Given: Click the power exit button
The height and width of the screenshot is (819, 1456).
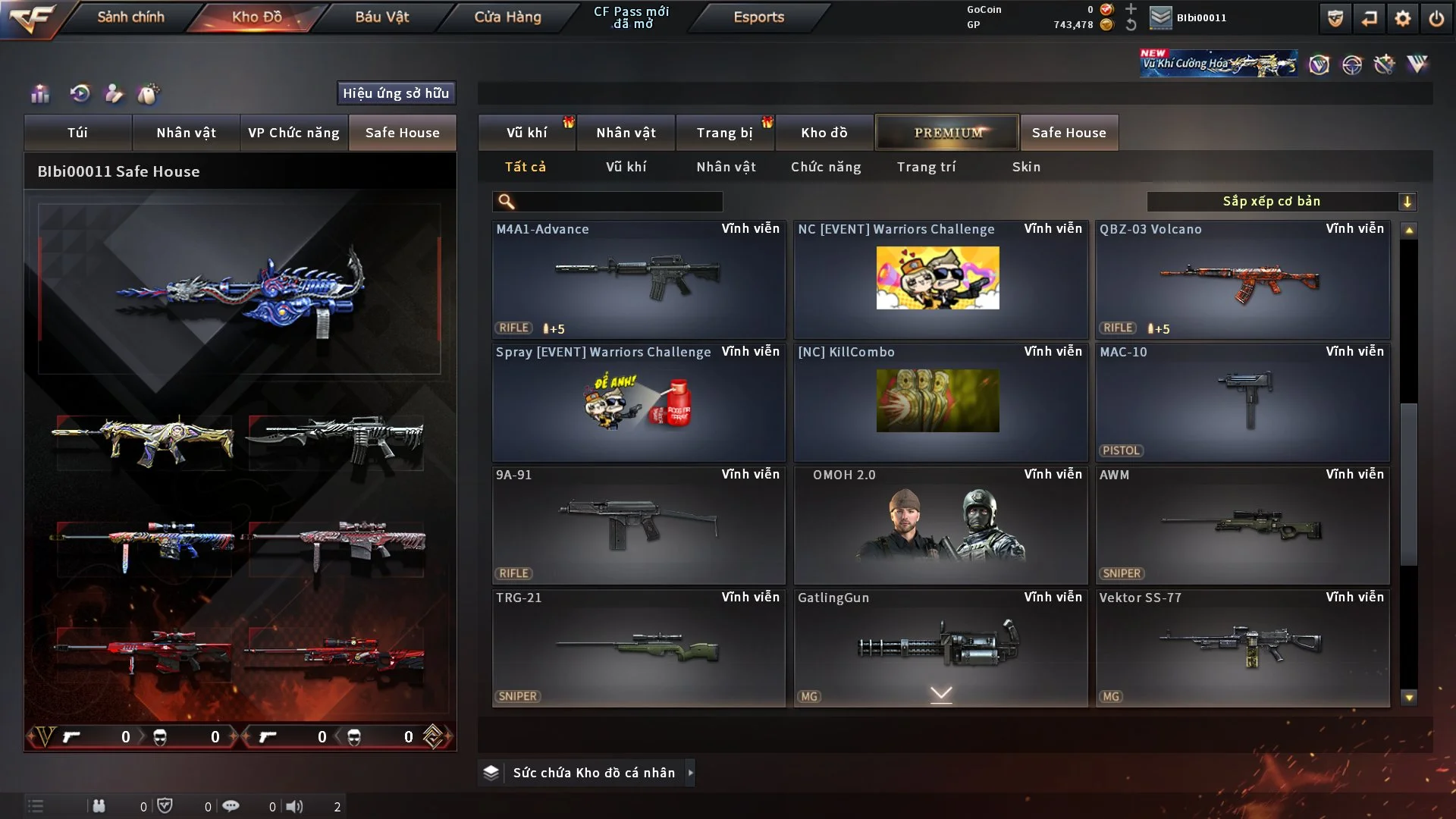Looking at the screenshot, I should point(1436,18).
